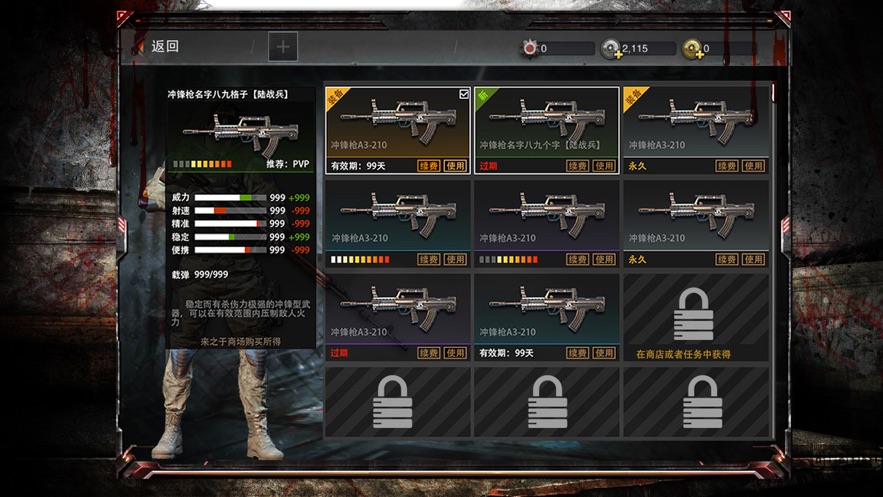Select the orange-highlighted 99天 equipped gun card
The image size is (883, 497).
point(397,122)
